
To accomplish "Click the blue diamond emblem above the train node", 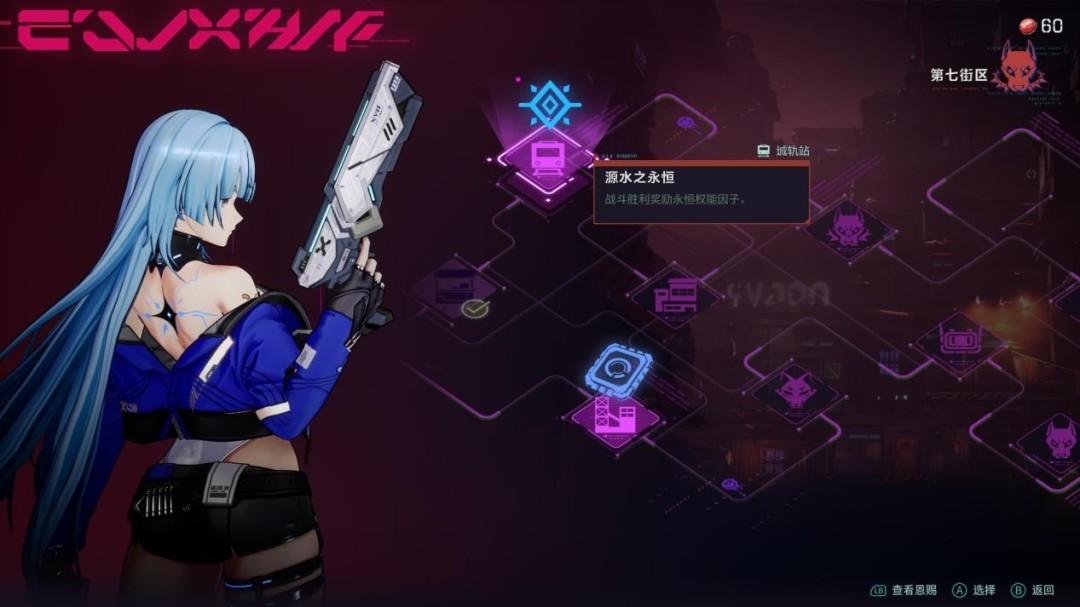I will [x=549, y=104].
